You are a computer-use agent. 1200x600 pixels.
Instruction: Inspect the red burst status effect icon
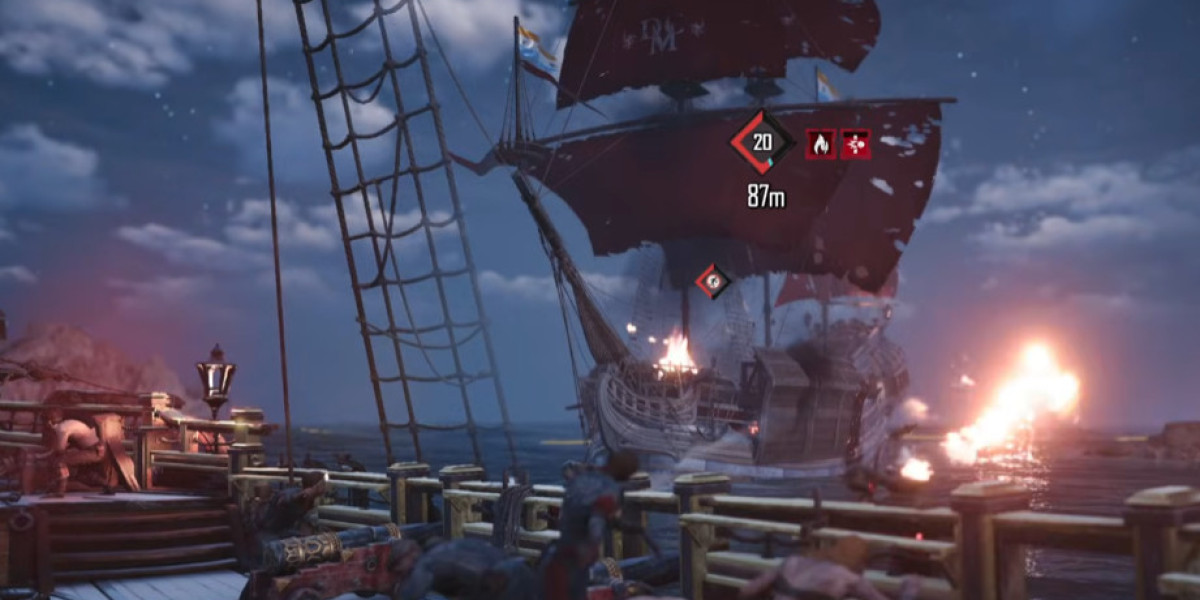tap(855, 144)
